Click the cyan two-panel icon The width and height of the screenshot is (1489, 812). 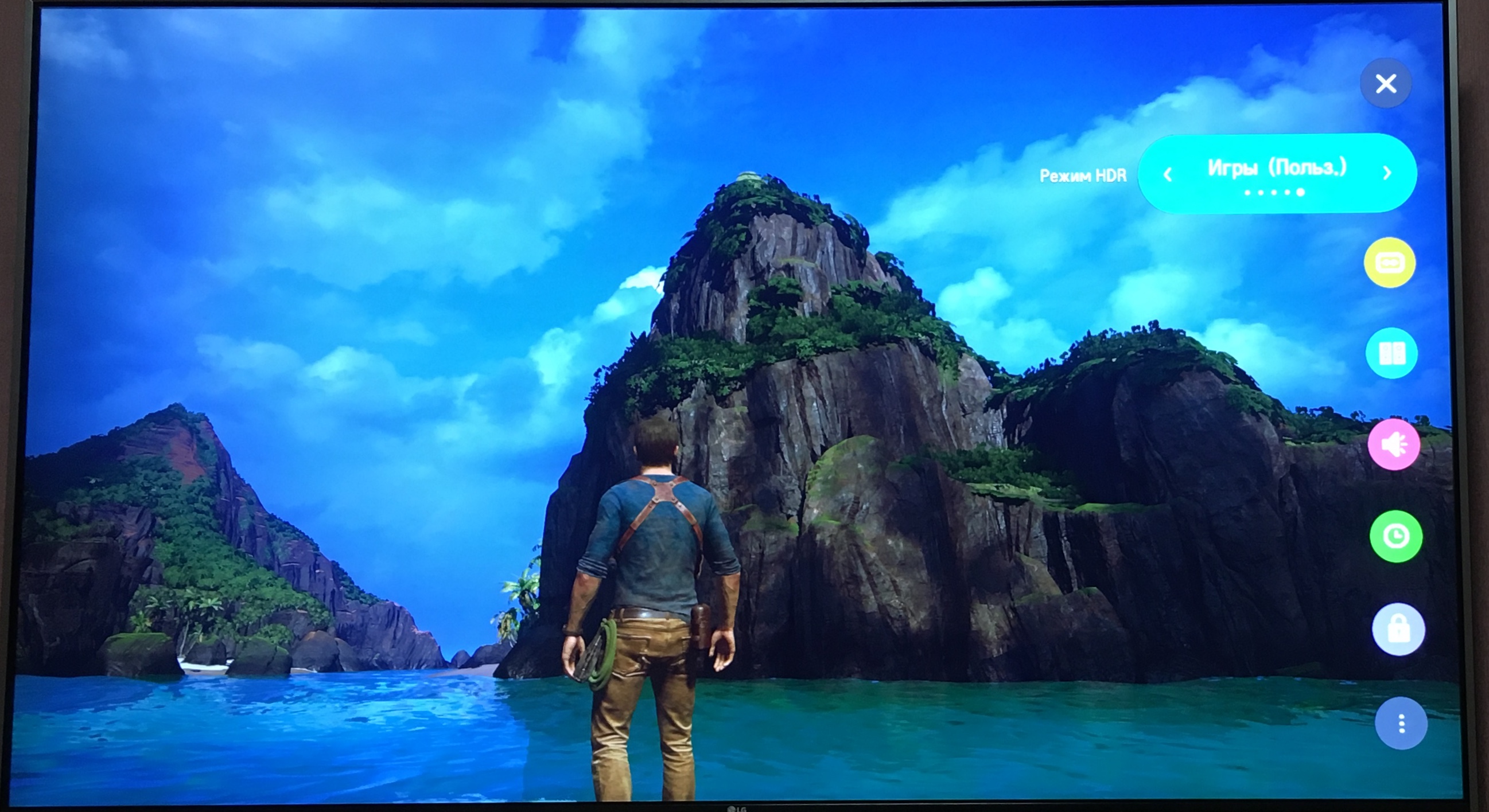coord(1392,353)
